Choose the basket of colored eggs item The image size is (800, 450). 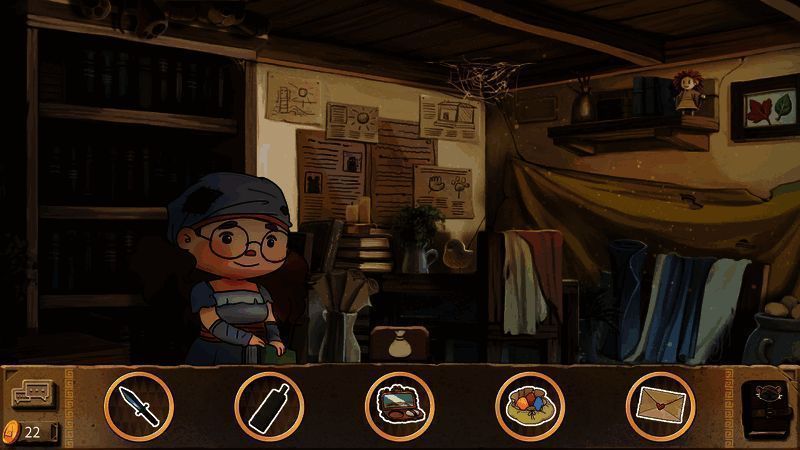coord(530,406)
